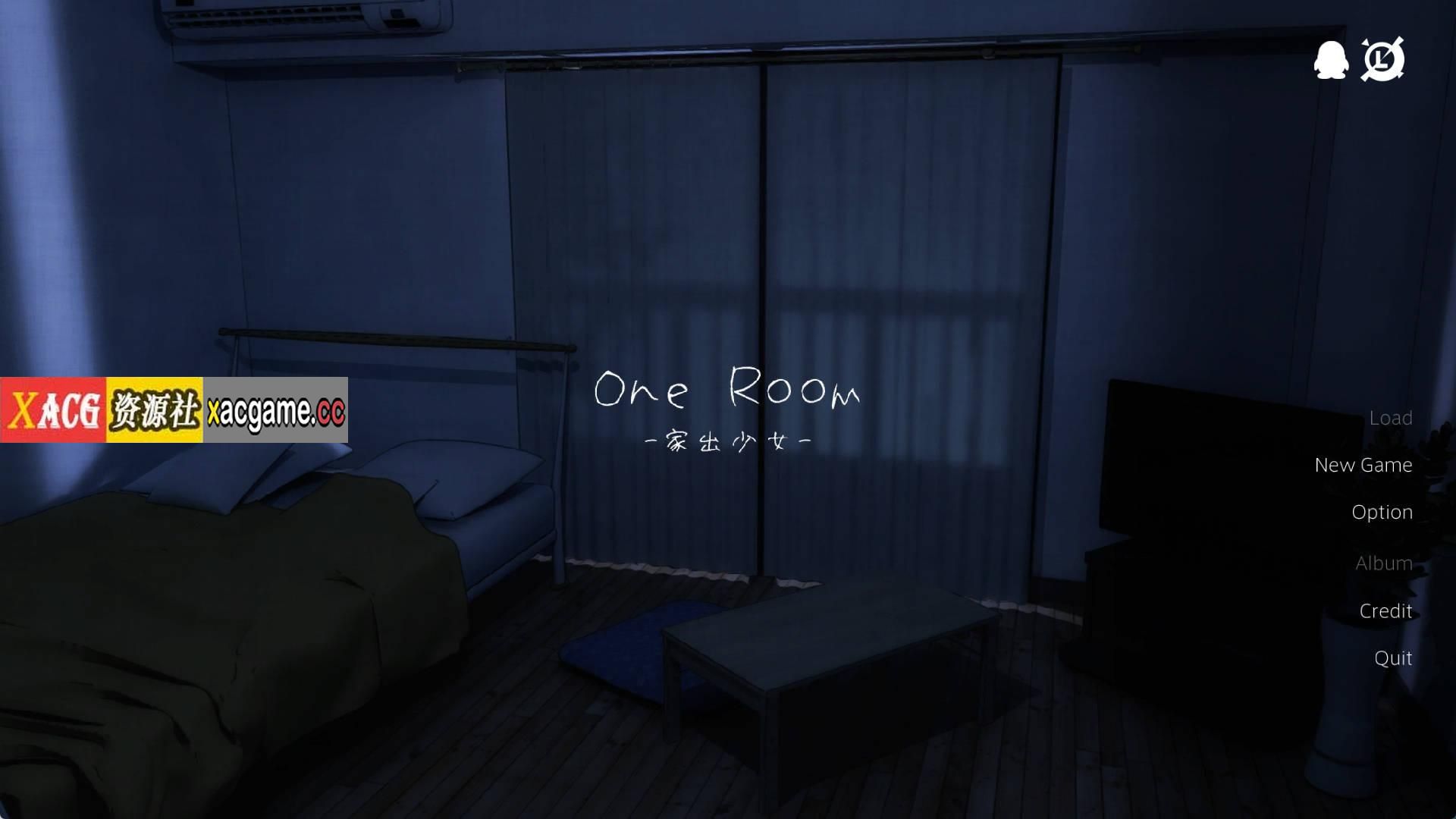Screen dimensions: 1456x819
Task: Click the watermark banner on the left
Action: tap(176, 408)
